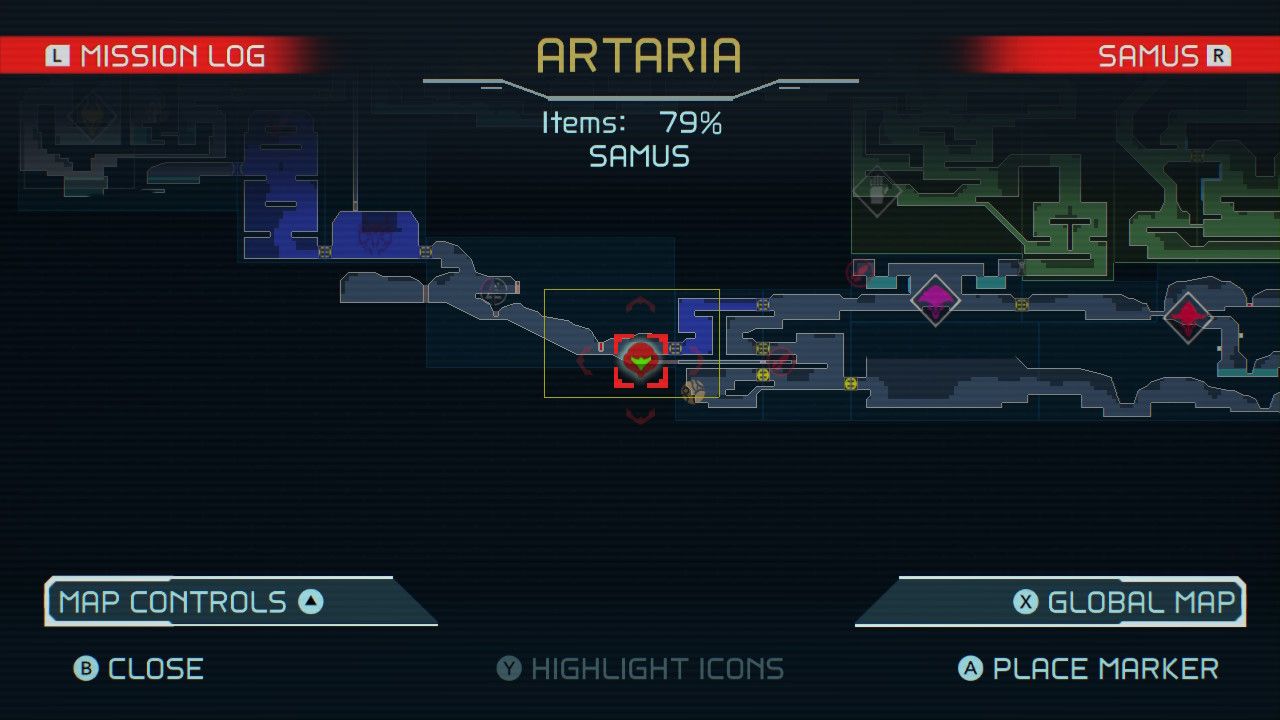The width and height of the screenshot is (1280, 720).
Task: Click the downward red chevron below Samus's marker
Action: [638, 414]
